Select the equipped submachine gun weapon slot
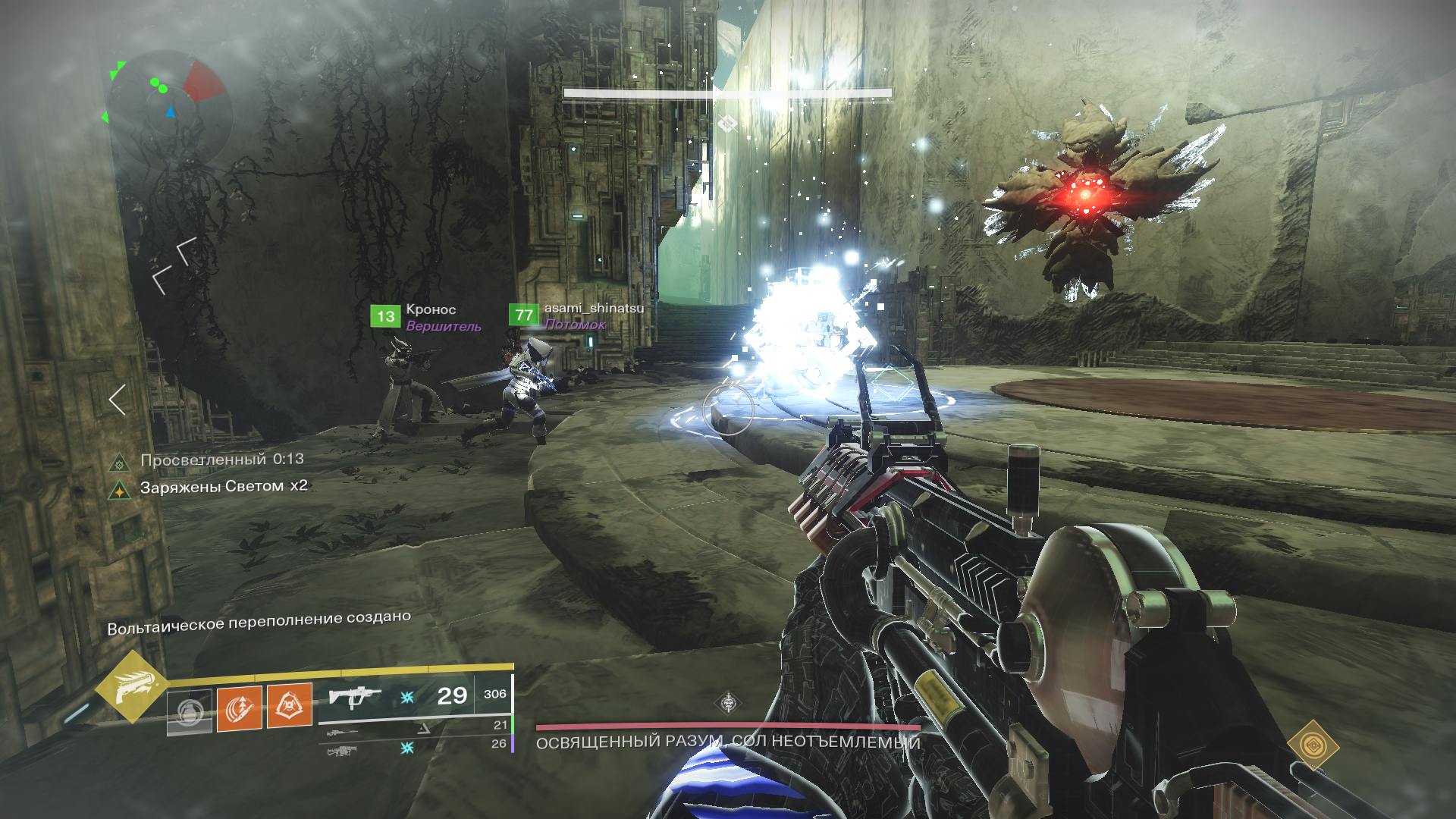 point(355,695)
